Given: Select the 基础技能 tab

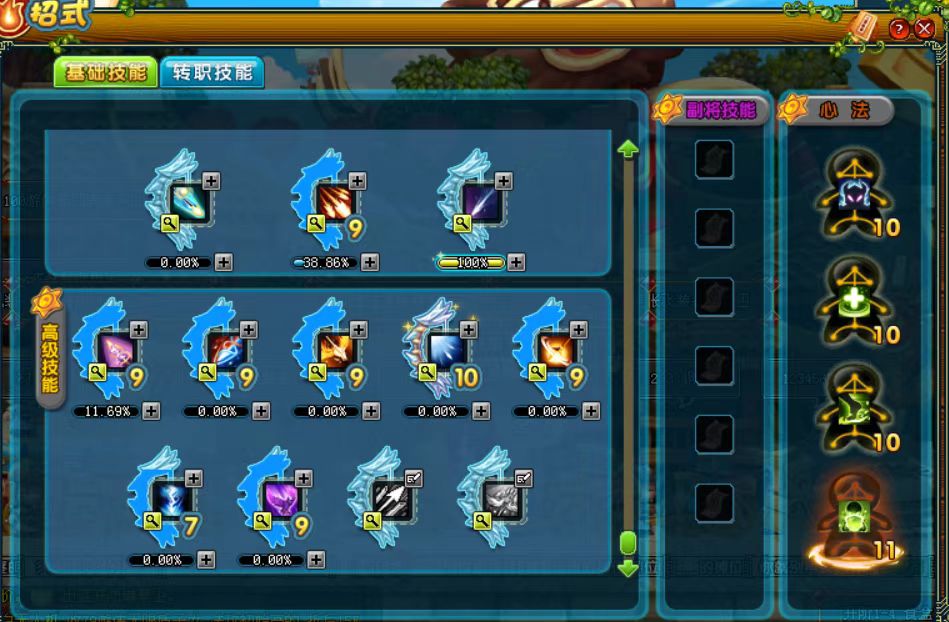Looking at the screenshot, I should [105, 73].
